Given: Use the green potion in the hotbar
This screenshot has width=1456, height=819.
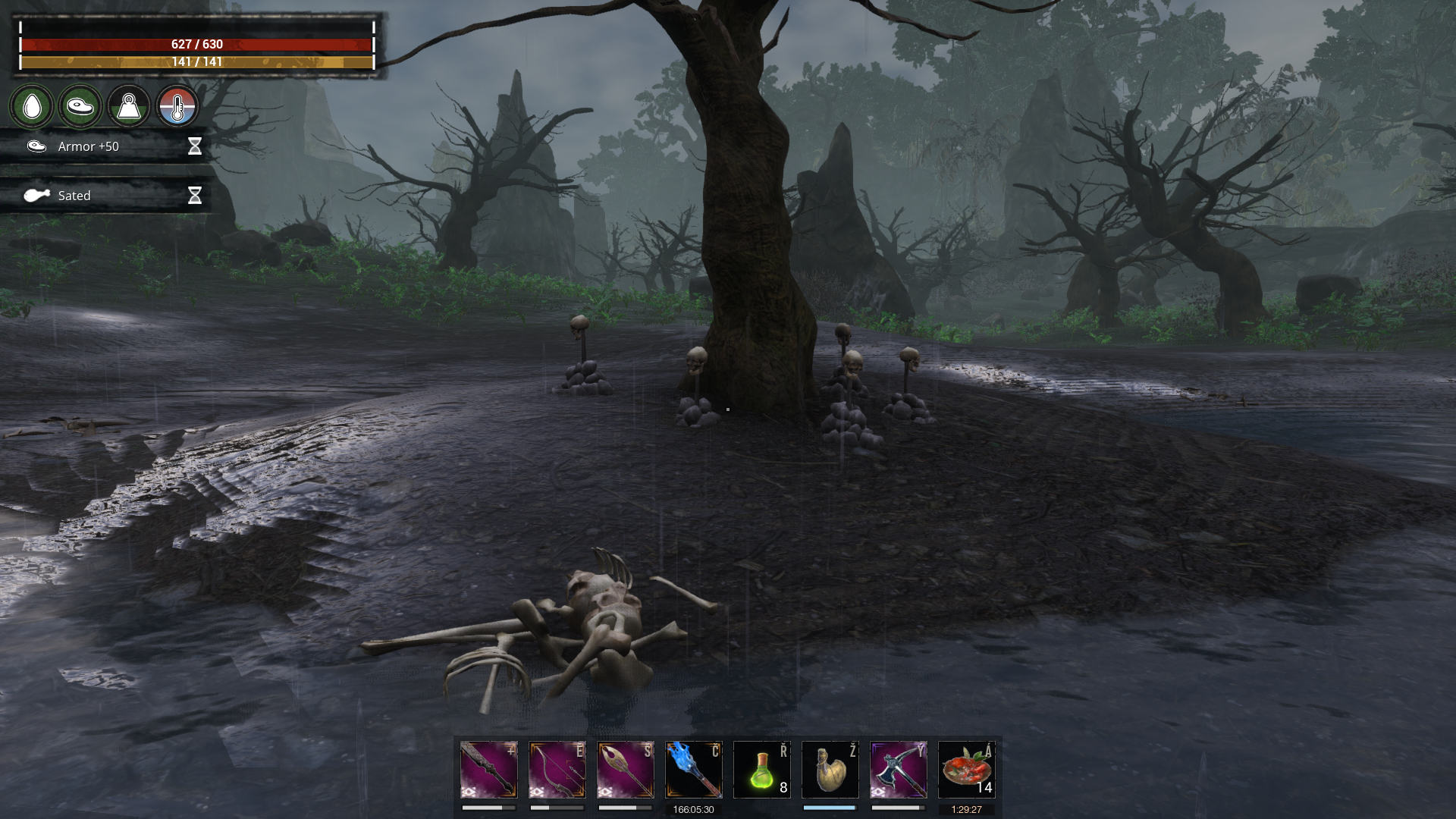Looking at the screenshot, I should coord(762,770).
